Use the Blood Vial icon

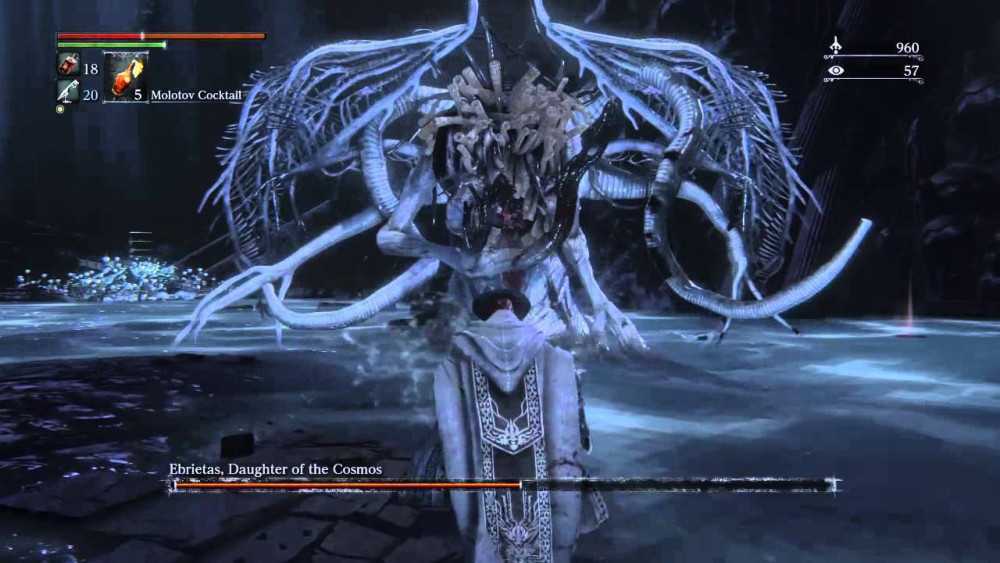(67, 66)
